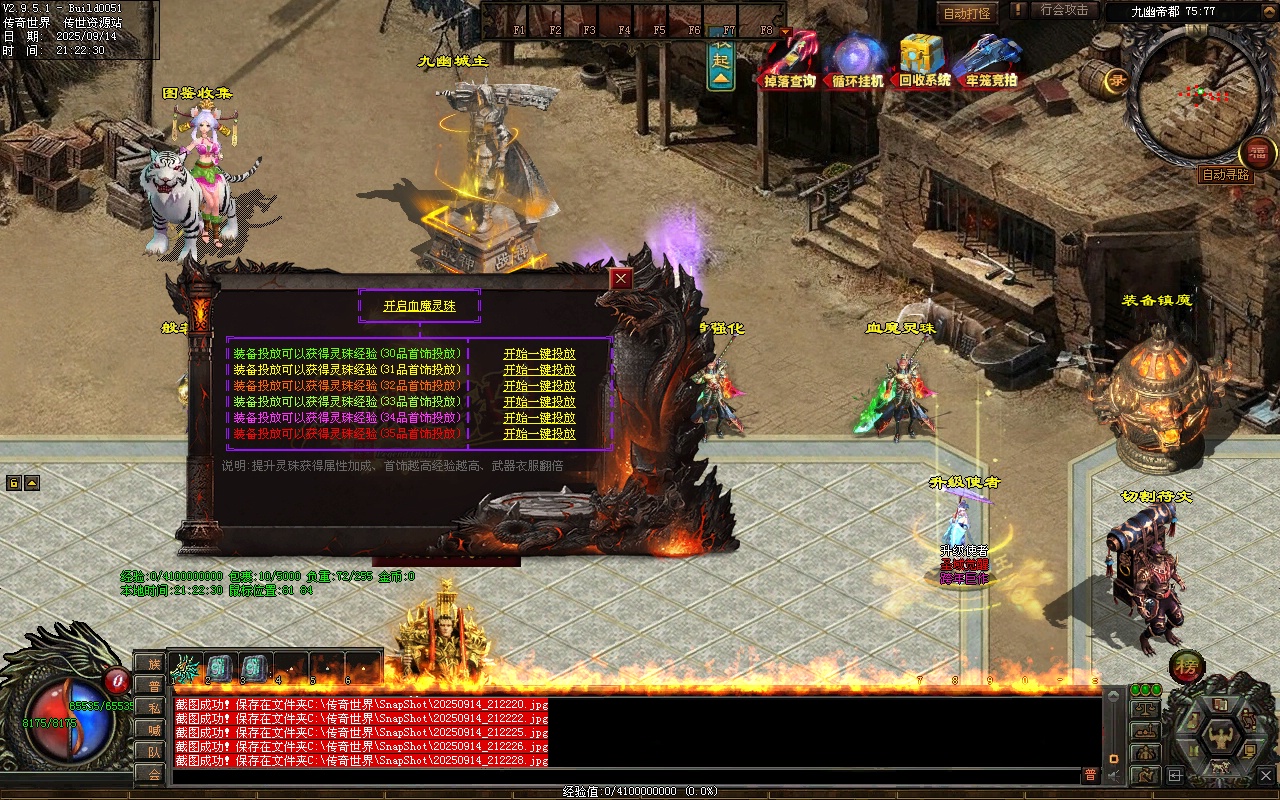Switch to the 私 private chat channel
Screen dimensions: 1280x800
(154, 708)
